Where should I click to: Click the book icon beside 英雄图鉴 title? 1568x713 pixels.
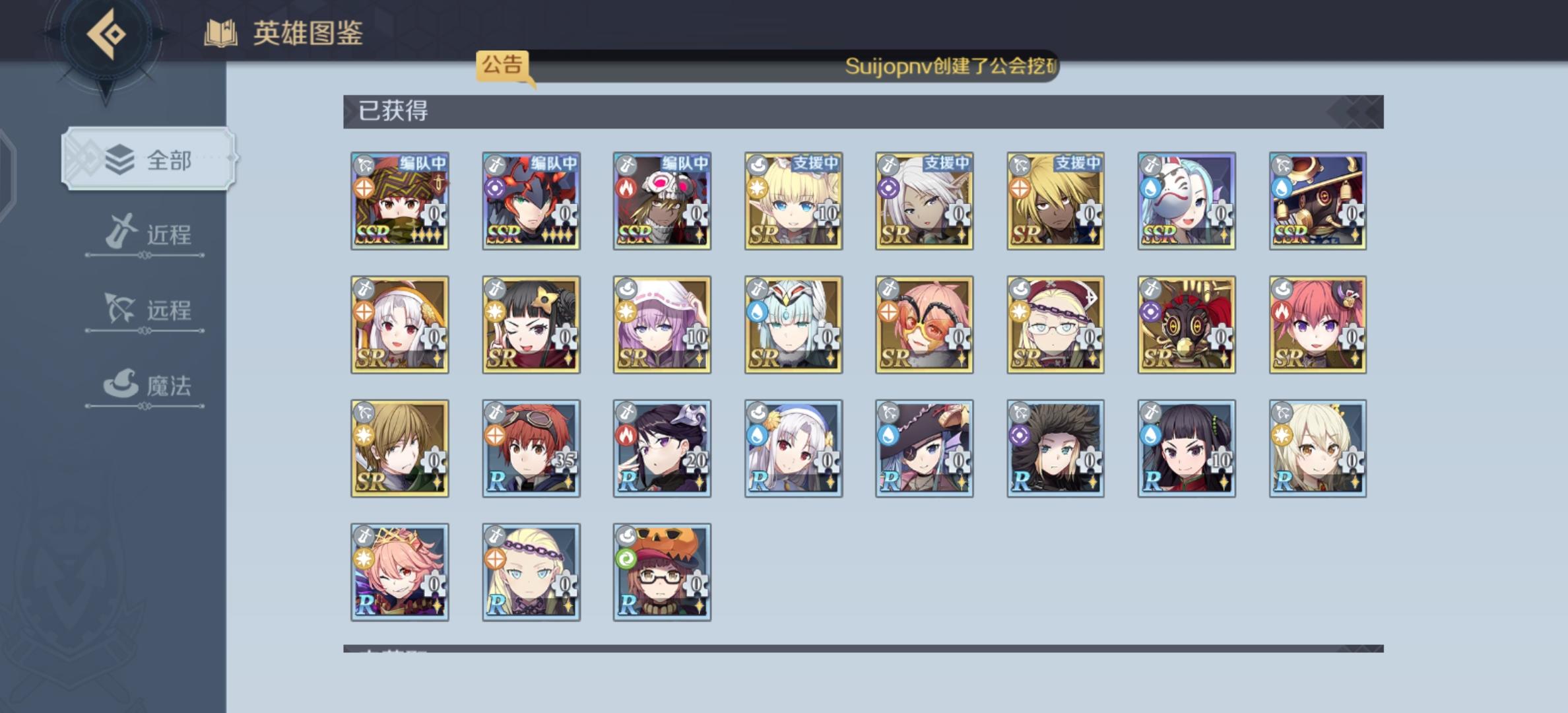(x=220, y=31)
